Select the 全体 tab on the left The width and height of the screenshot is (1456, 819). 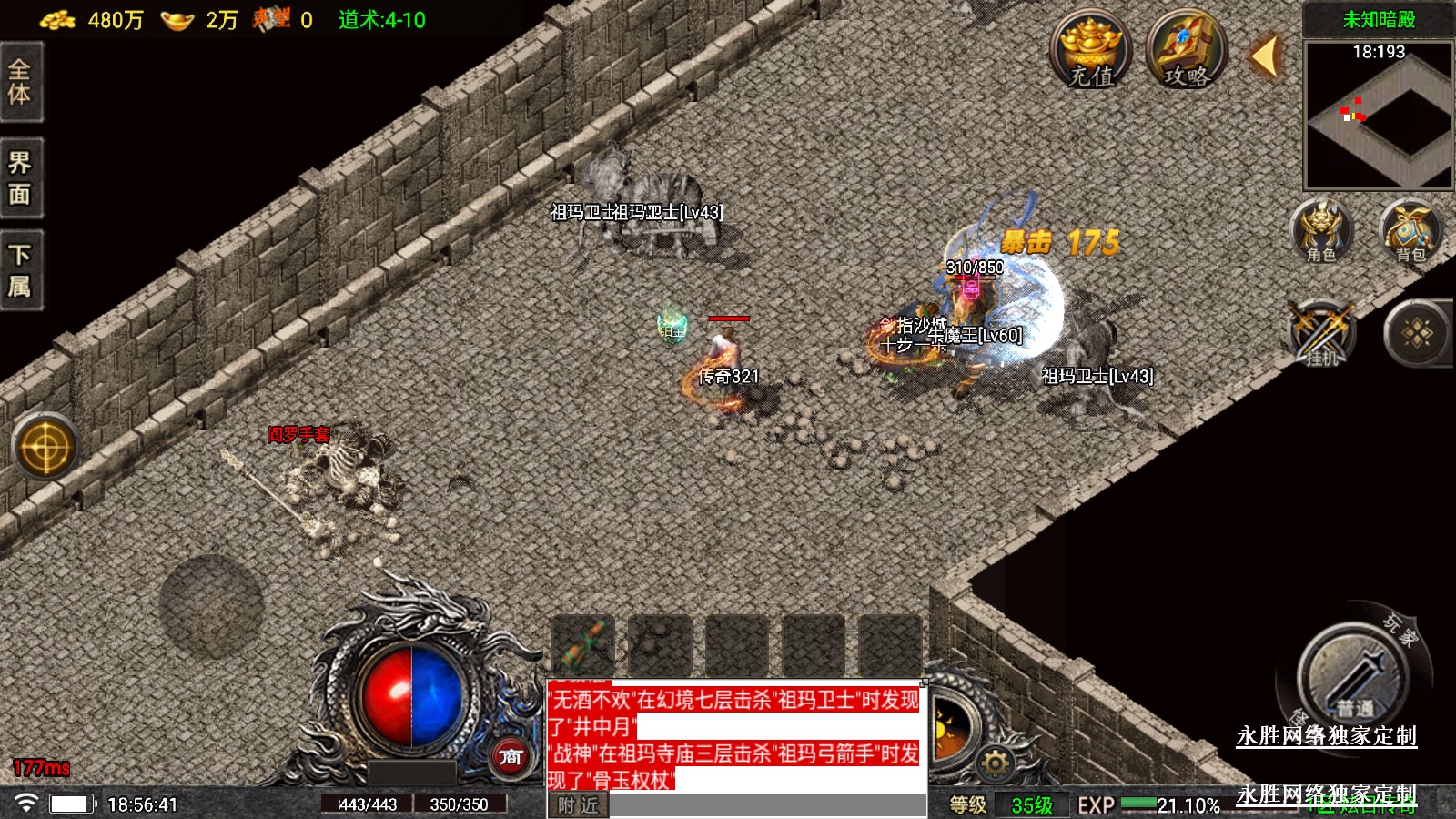pyautogui.click(x=20, y=82)
